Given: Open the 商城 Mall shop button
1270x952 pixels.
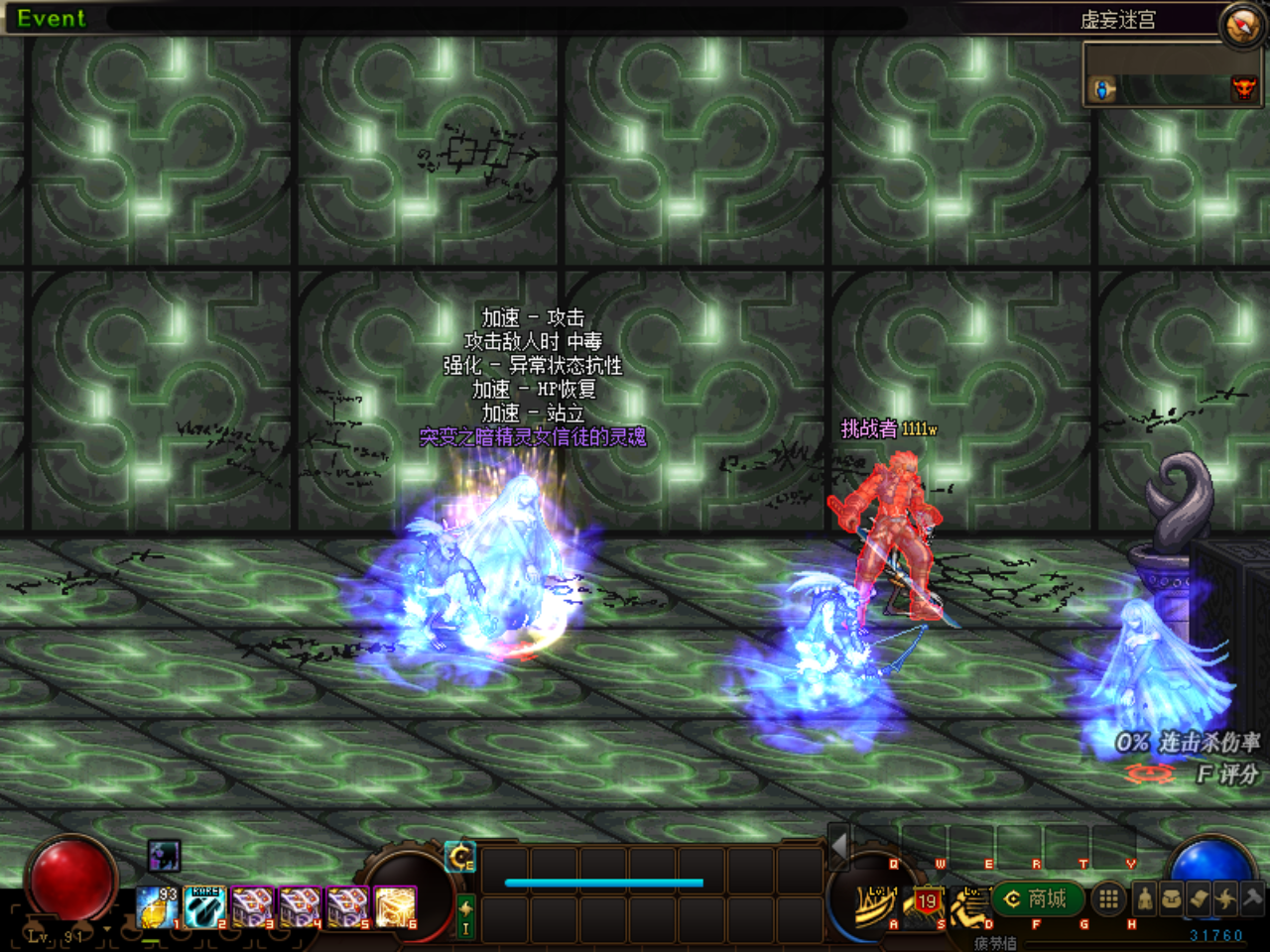Looking at the screenshot, I should 1036,899.
